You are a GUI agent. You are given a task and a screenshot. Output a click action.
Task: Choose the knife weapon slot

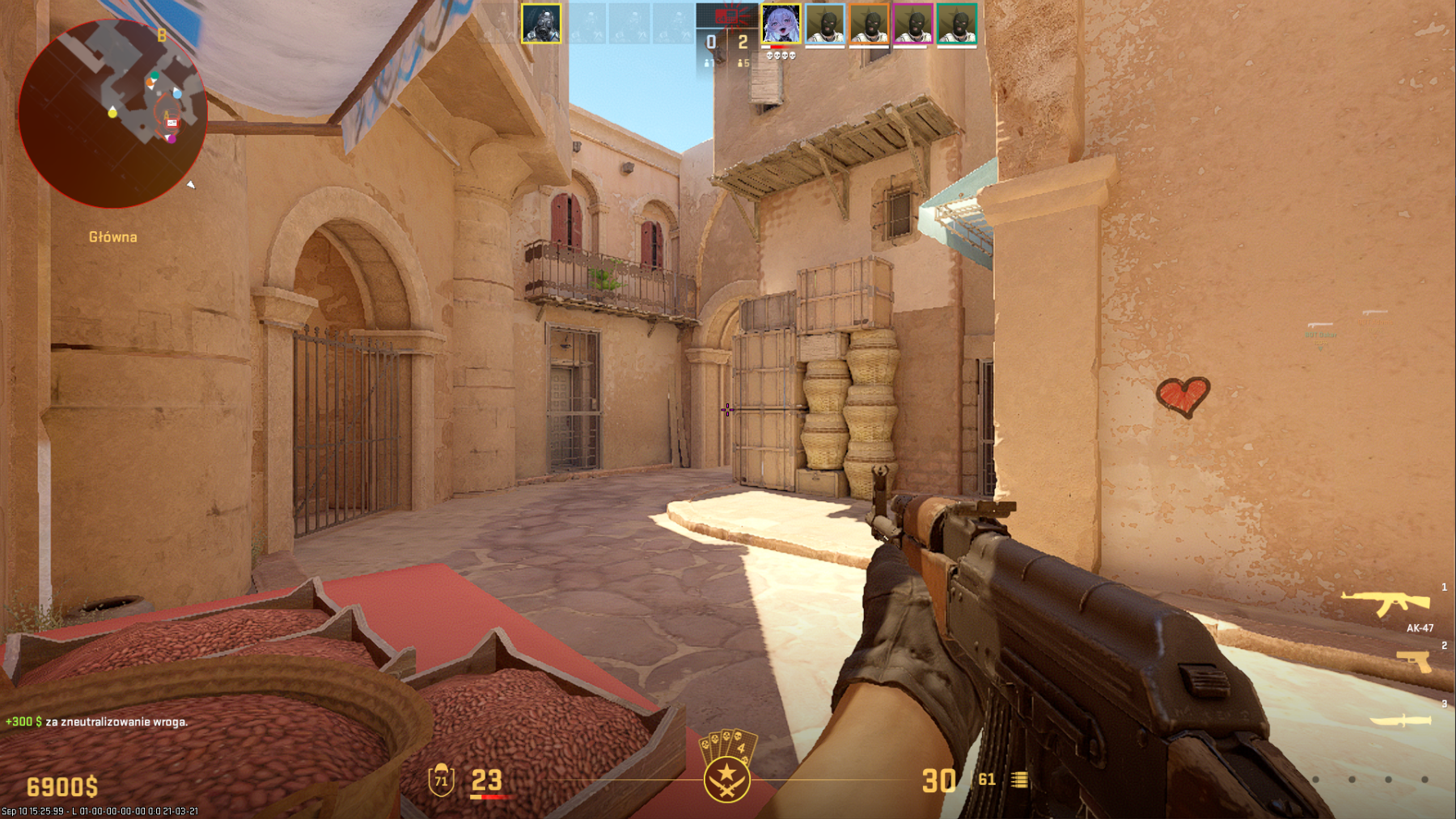pos(1401,720)
